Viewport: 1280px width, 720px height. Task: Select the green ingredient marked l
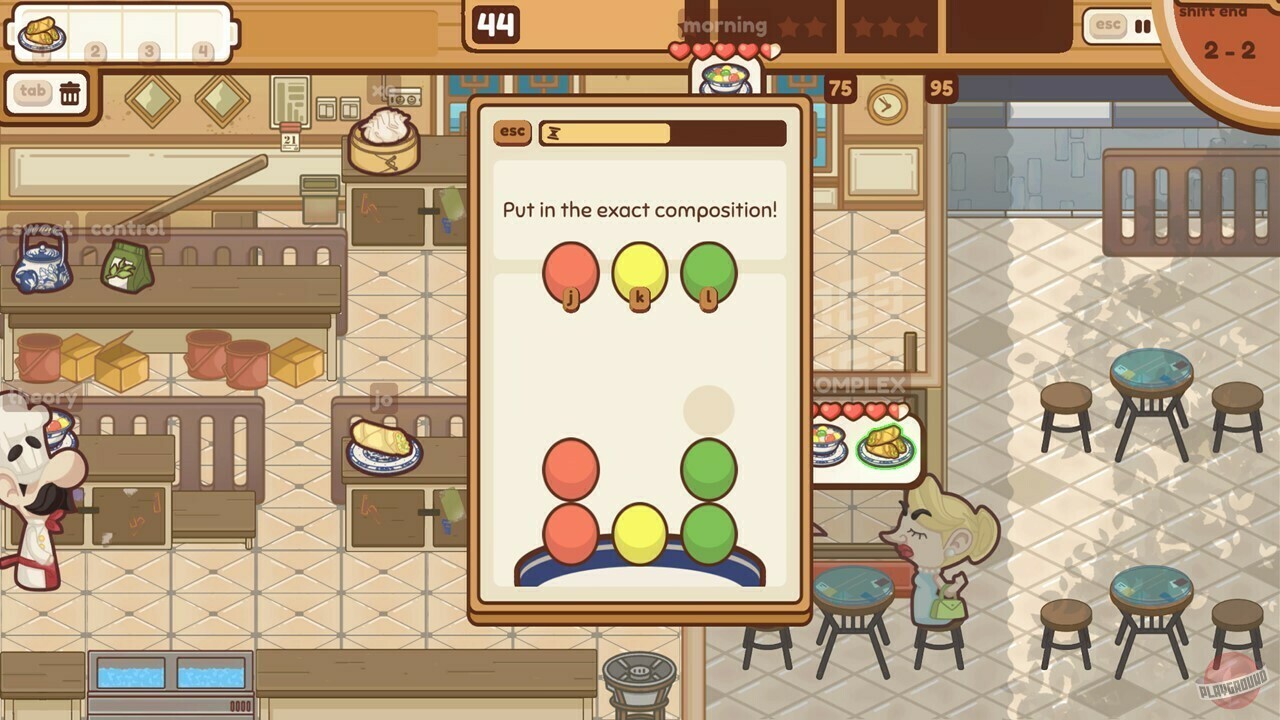pyautogui.click(x=708, y=272)
